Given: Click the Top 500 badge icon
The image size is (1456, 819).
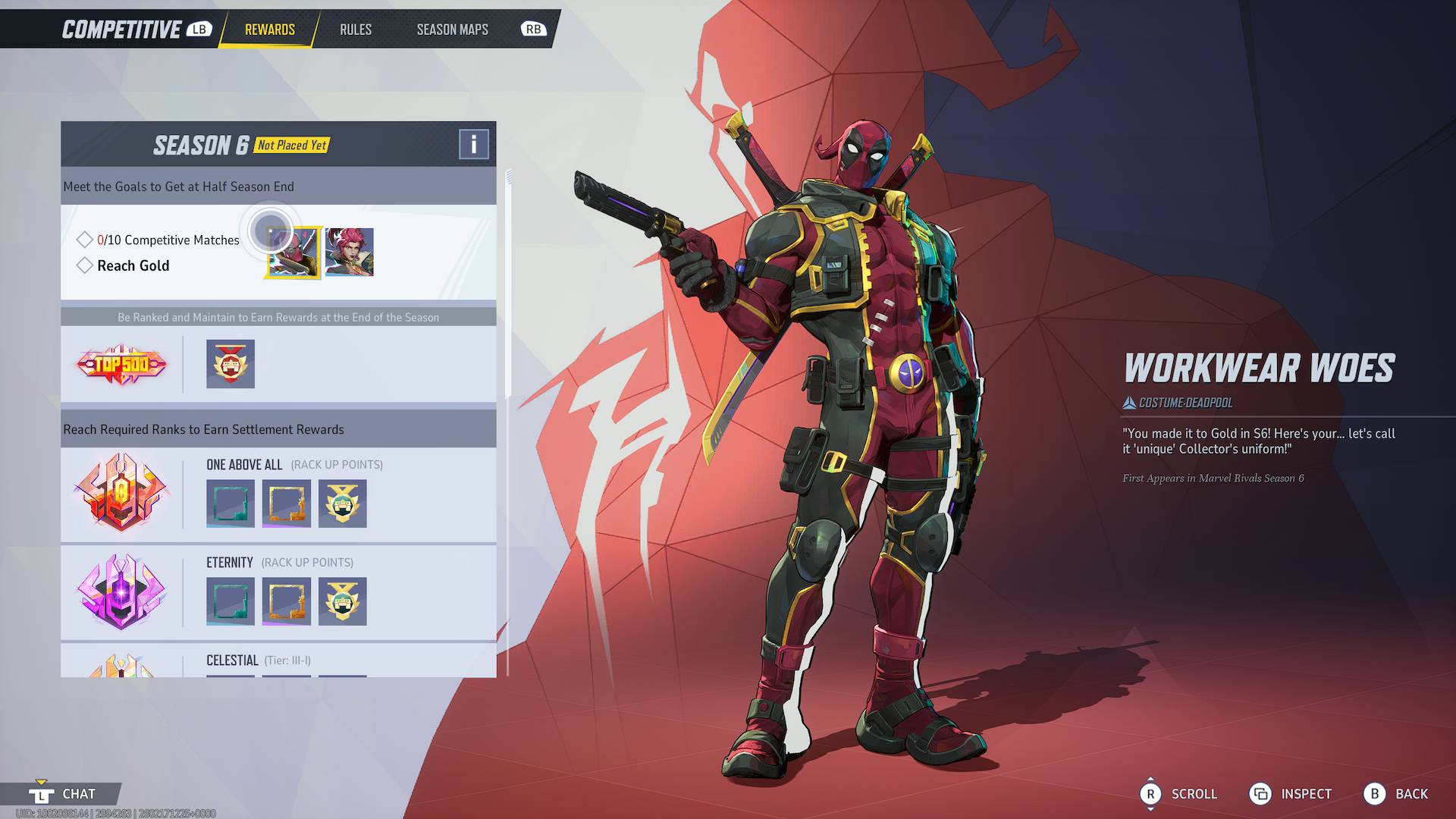Looking at the screenshot, I should [x=121, y=364].
